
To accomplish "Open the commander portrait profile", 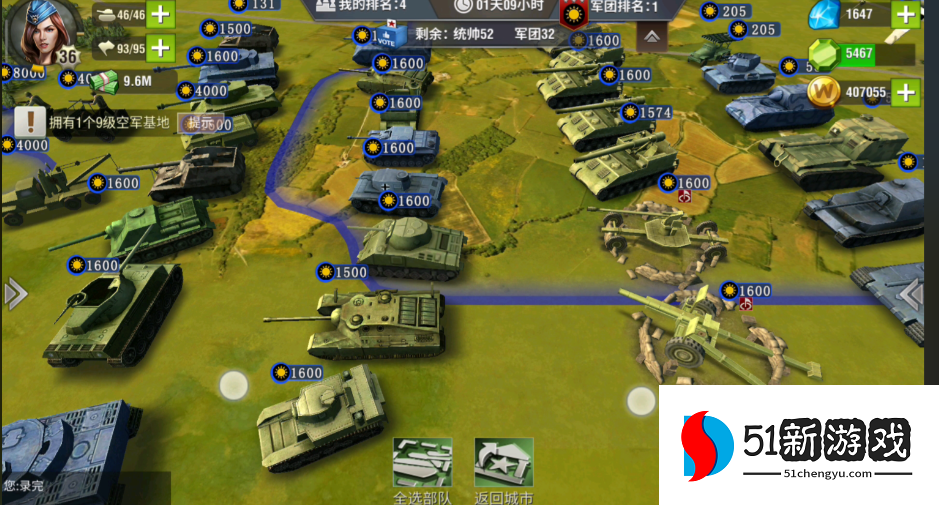I will [x=36, y=30].
